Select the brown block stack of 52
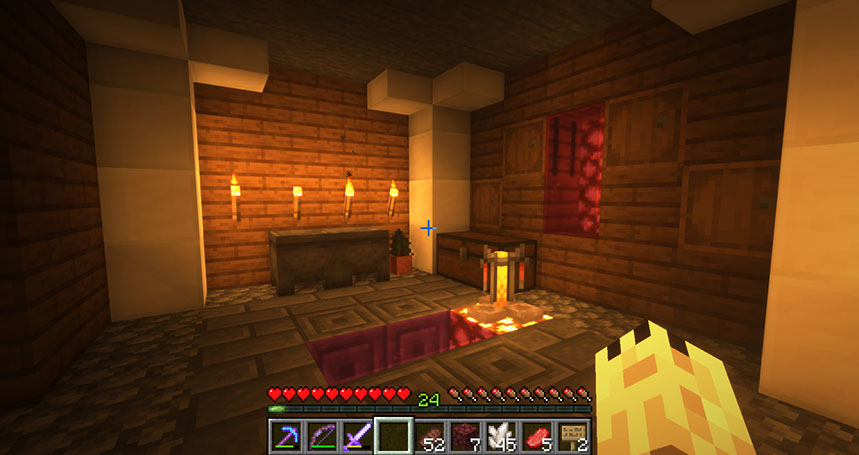The width and height of the screenshot is (859, 455). point(430,437)
